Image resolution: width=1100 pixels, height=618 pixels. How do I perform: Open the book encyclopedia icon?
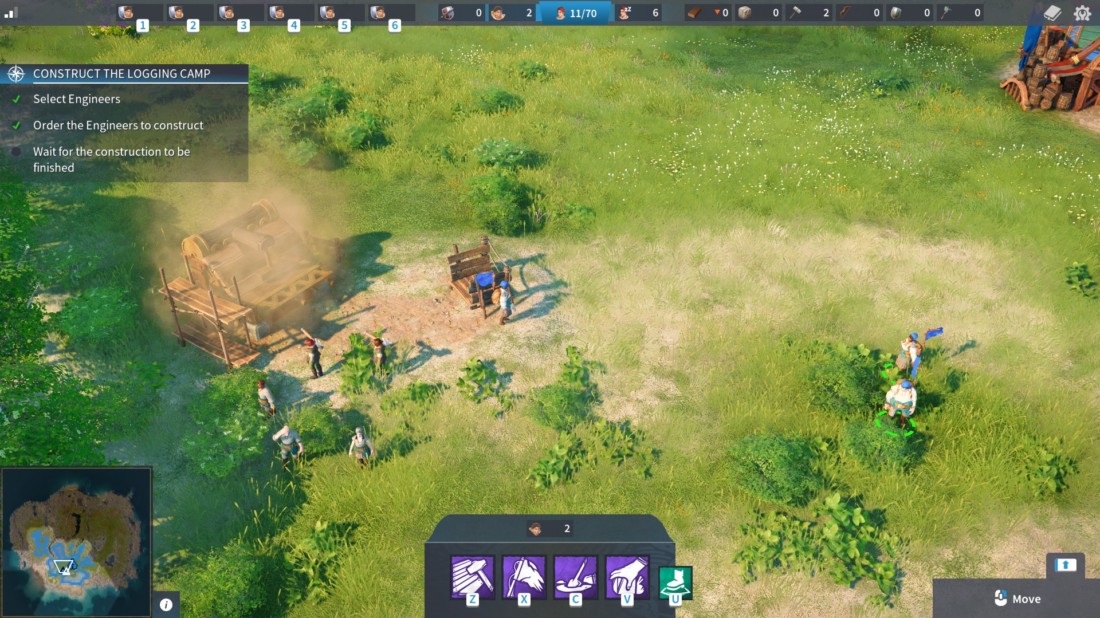point(1052,13)
